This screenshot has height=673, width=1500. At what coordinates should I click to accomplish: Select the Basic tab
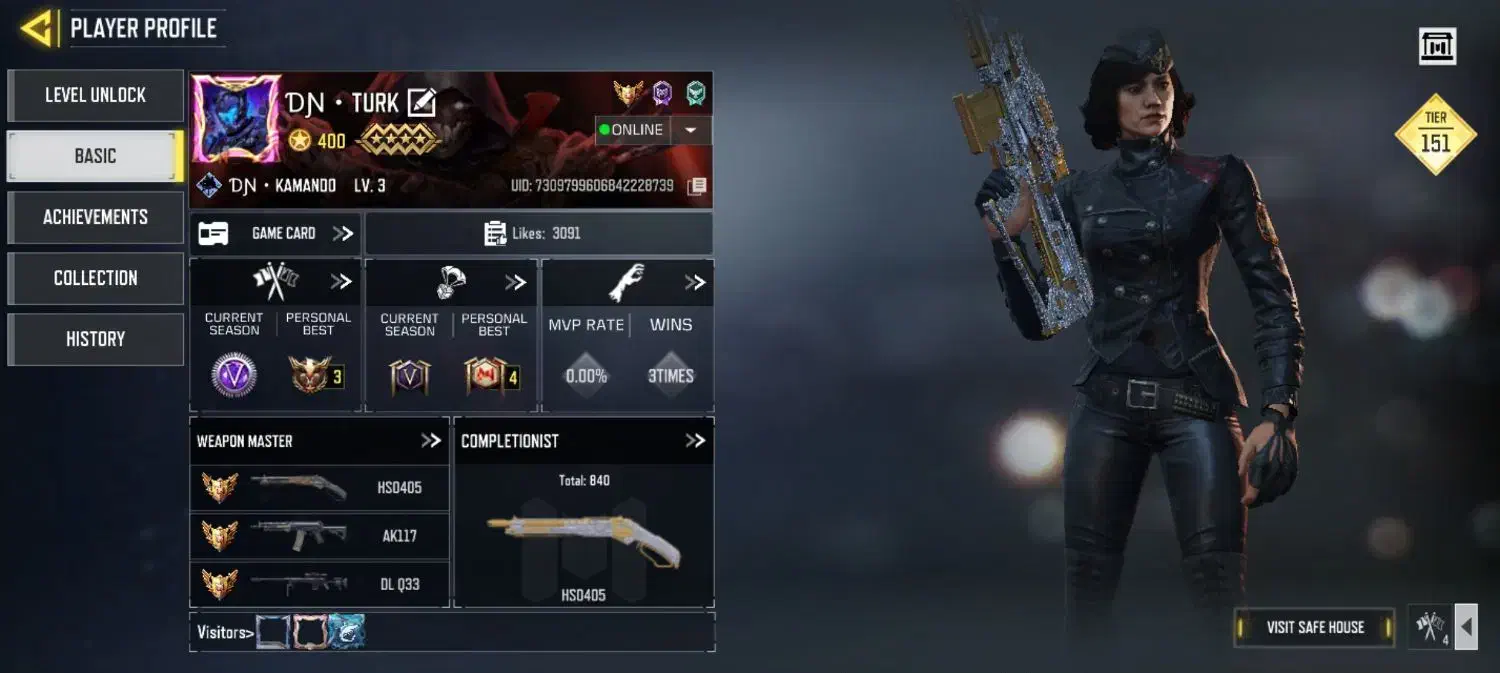[x=95, y=156]
